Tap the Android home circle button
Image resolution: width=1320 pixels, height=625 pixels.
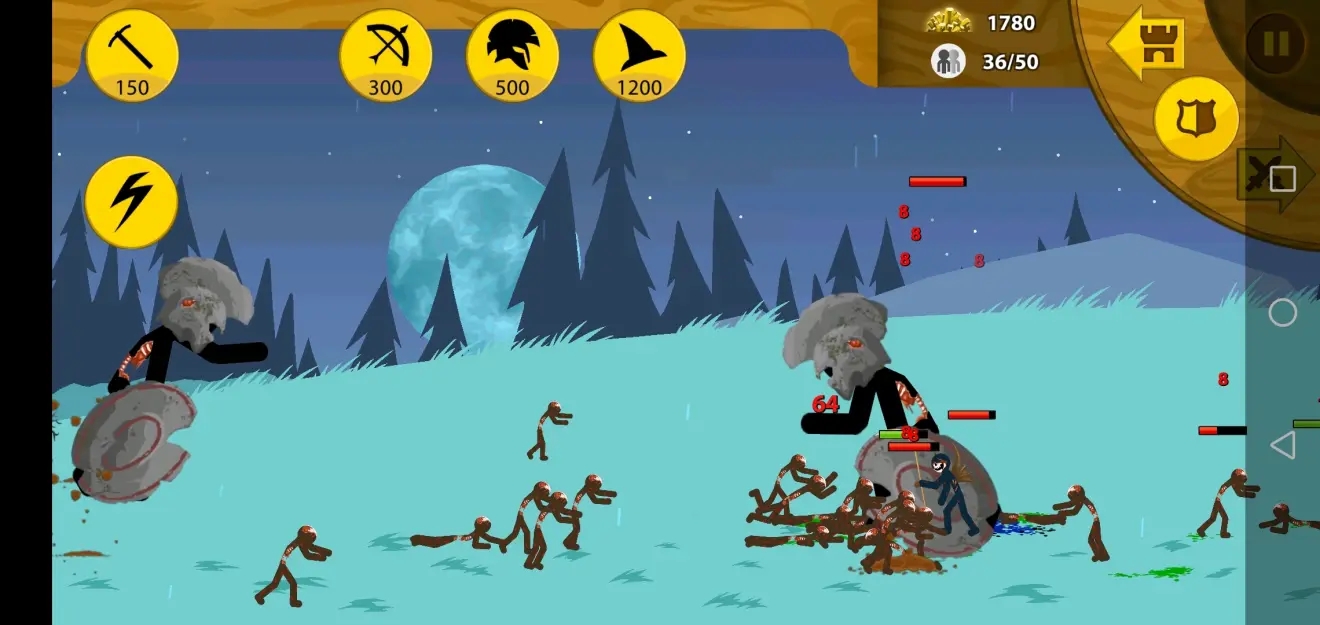click(1282, 313)
